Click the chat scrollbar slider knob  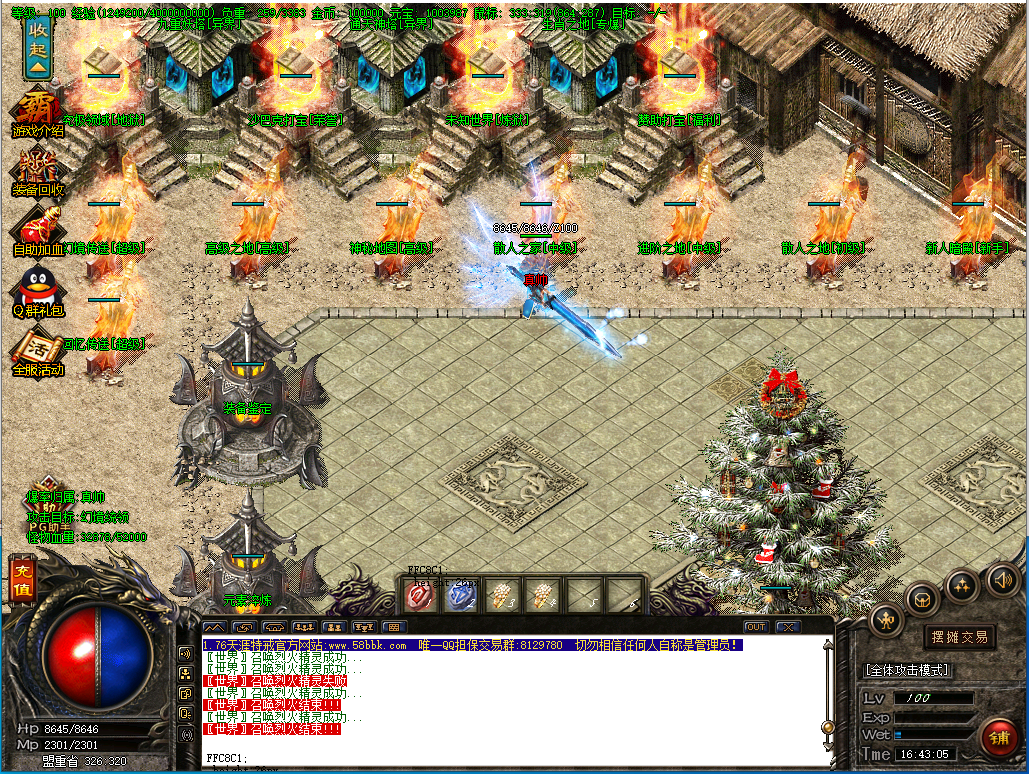(x=827, y=726)
